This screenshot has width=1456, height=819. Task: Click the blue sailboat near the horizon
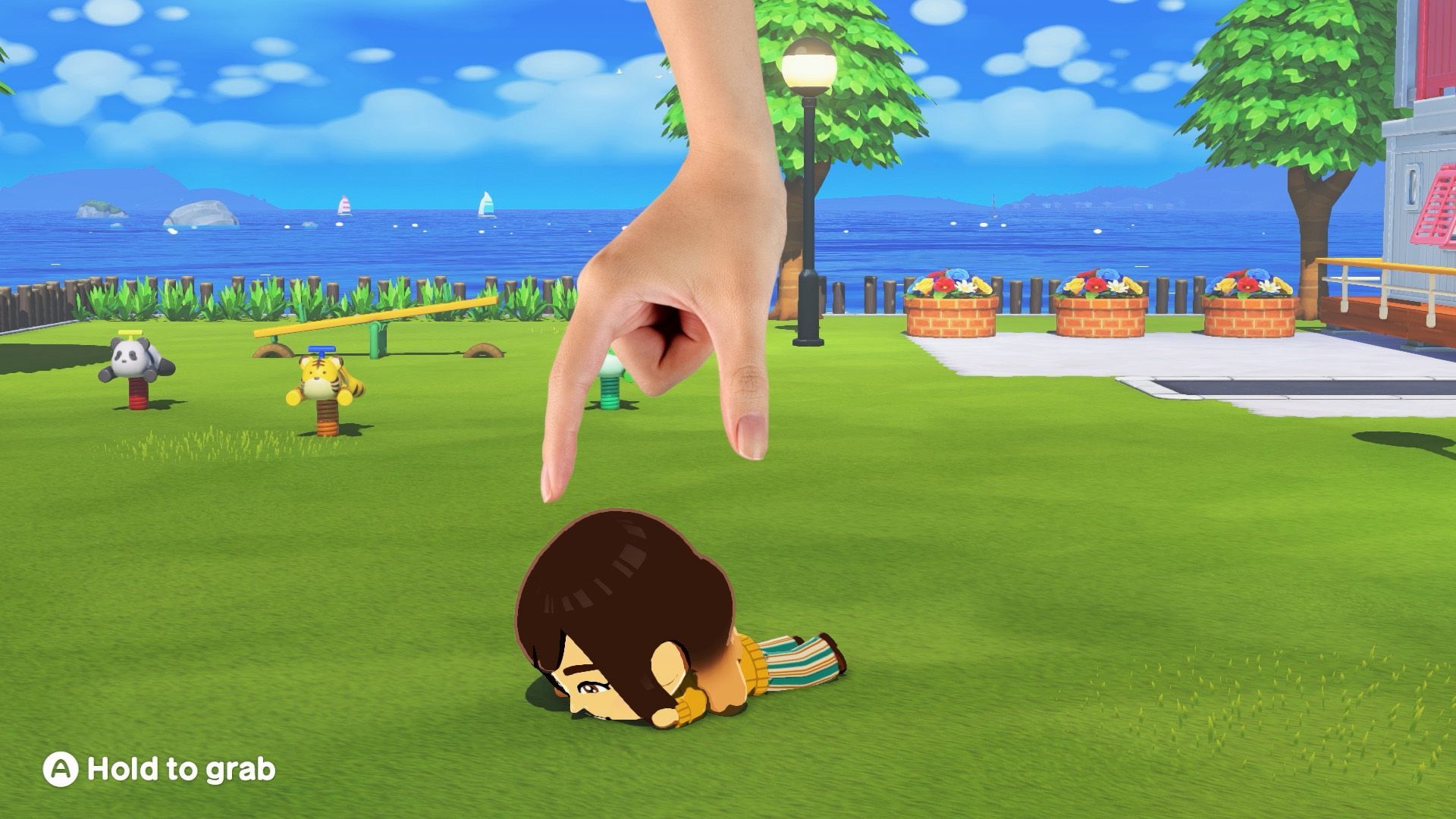486,205
